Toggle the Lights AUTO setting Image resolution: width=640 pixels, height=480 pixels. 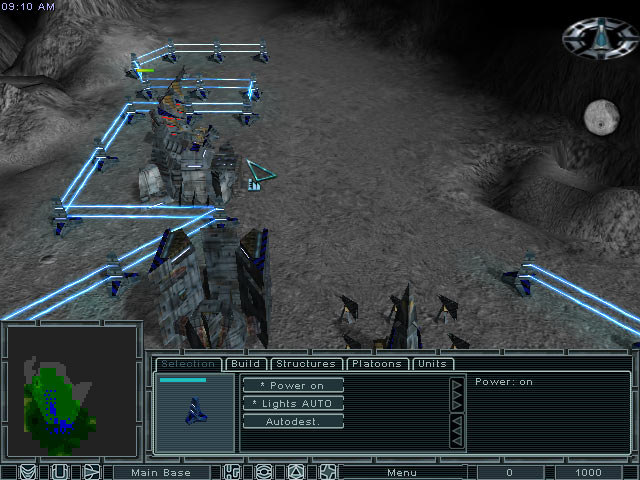point(293,403)
